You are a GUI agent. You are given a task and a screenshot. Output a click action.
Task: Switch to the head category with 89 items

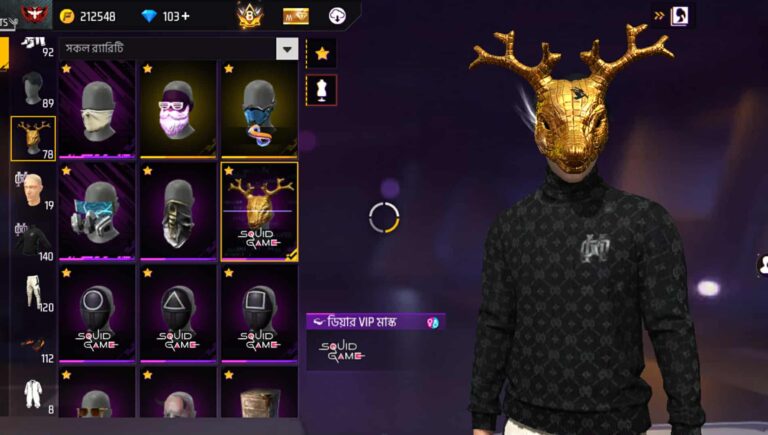31,90
